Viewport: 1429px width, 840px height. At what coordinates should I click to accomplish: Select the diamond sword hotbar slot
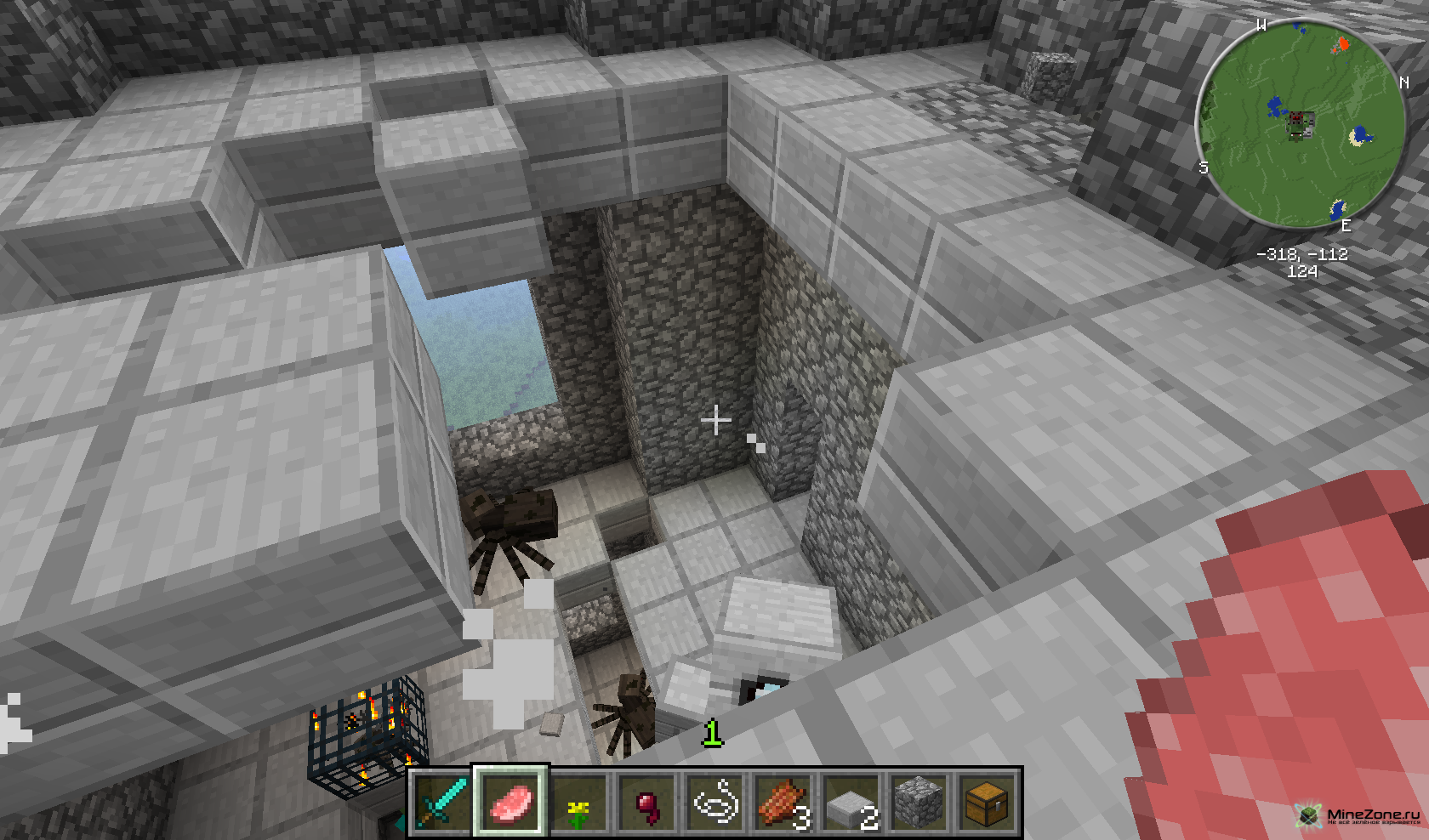441,803
